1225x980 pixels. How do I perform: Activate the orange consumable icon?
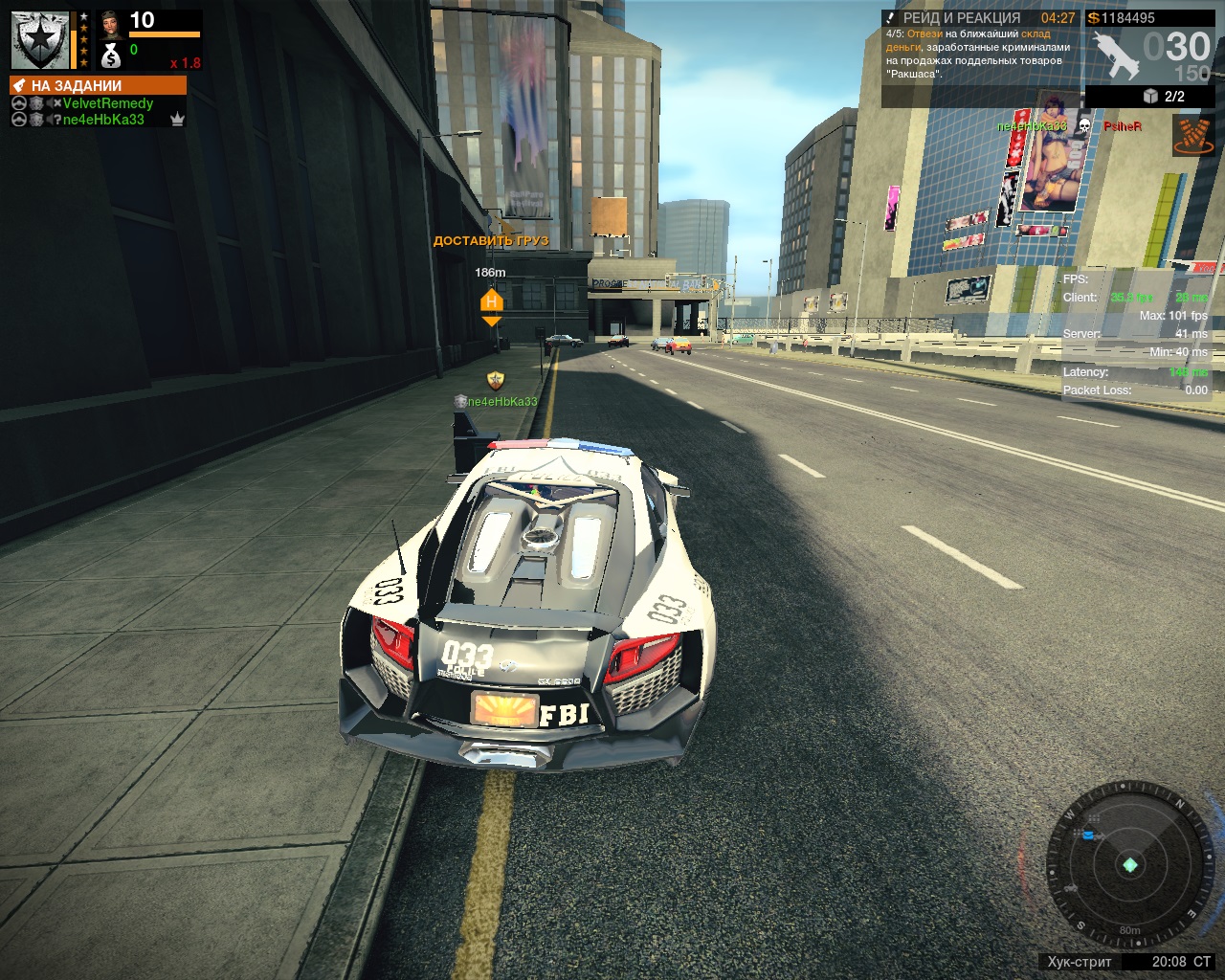(x=1192, y=136)
